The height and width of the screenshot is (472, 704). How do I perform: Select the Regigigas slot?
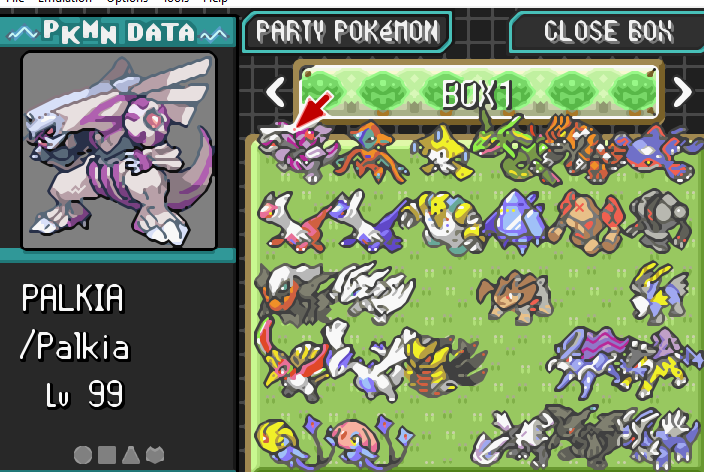click(440, 220)
